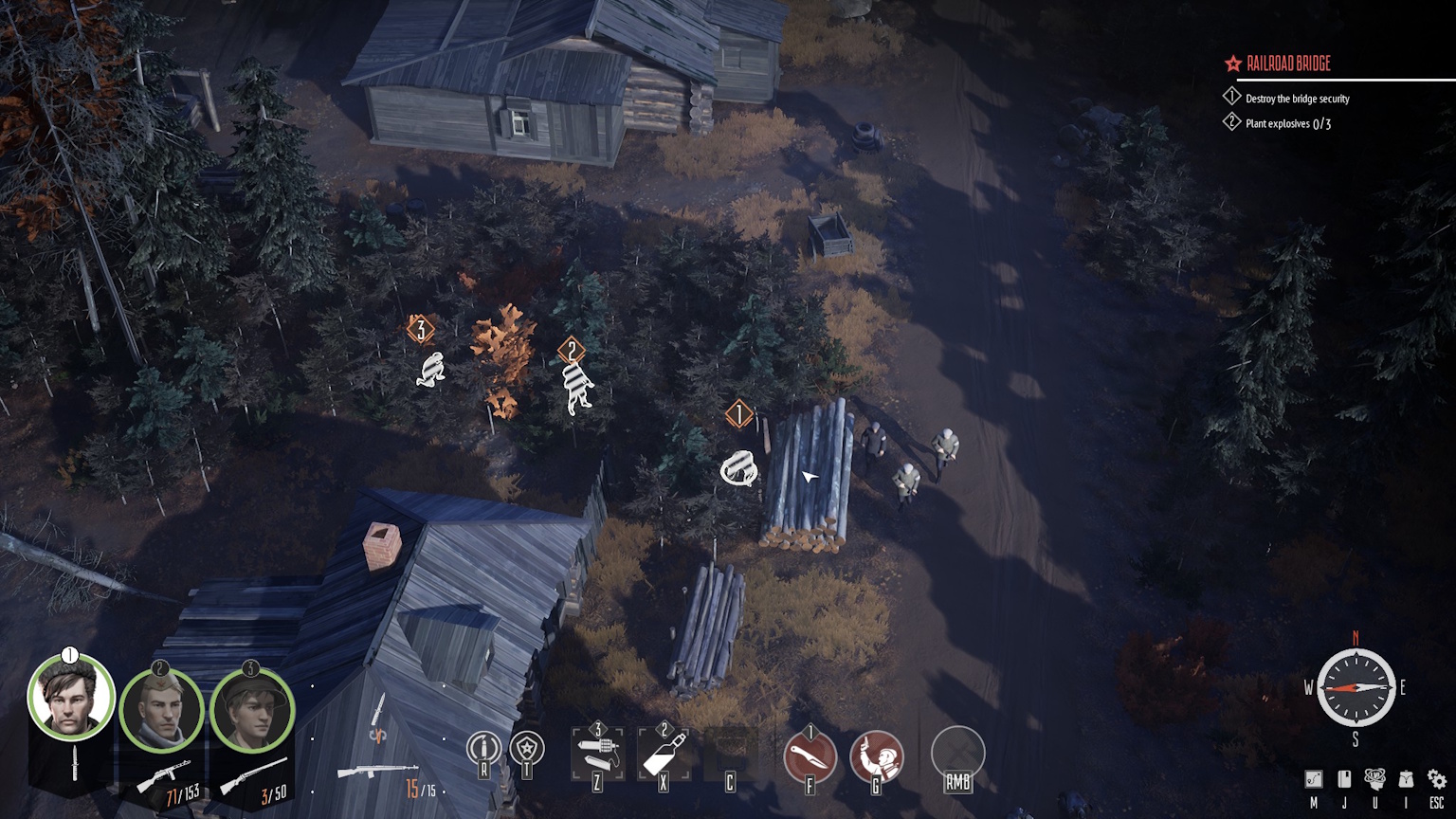Image resolution: width=1456 pixels, height=819 pixels.
Task: Select the revolver item slot
Action: click(597, 754)
